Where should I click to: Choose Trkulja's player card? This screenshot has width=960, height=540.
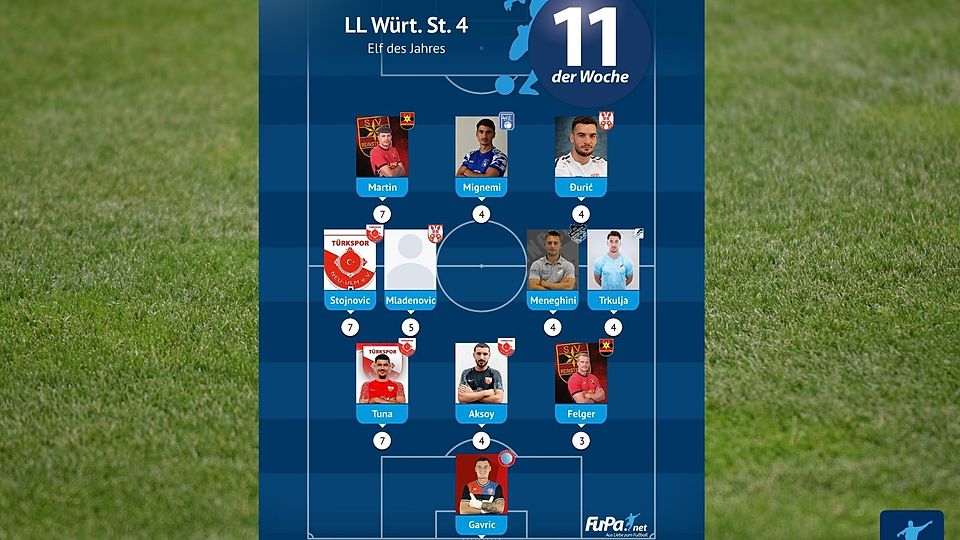click(x=613, y=262)
